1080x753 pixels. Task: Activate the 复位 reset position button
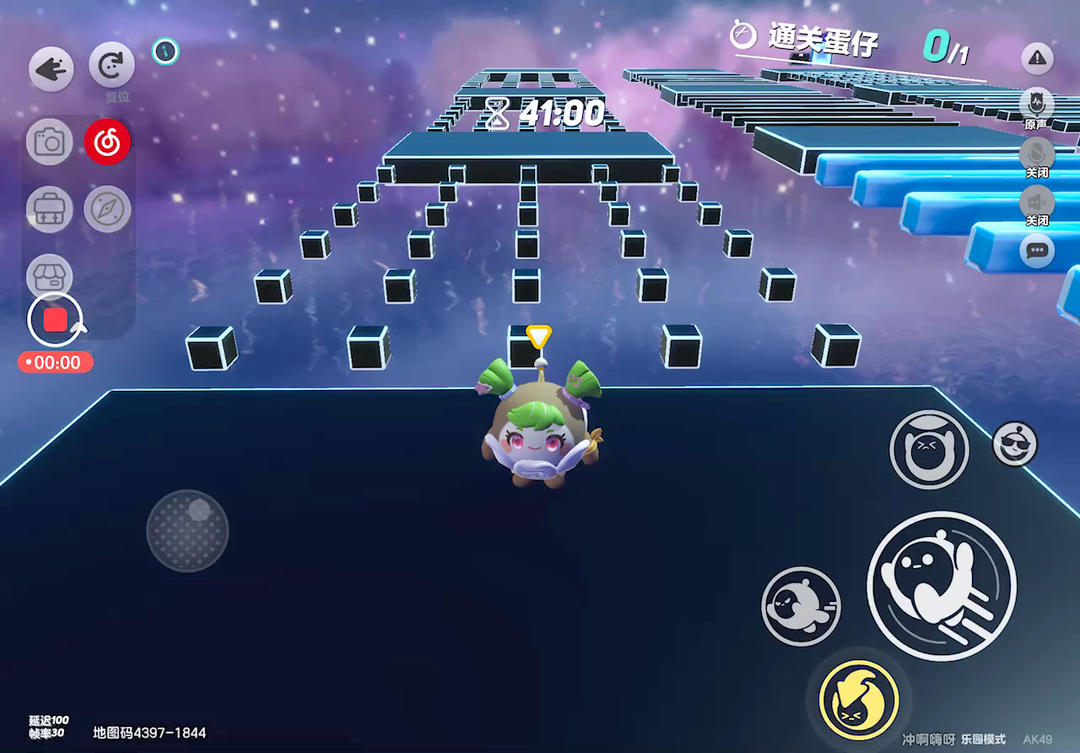(111, 67)
